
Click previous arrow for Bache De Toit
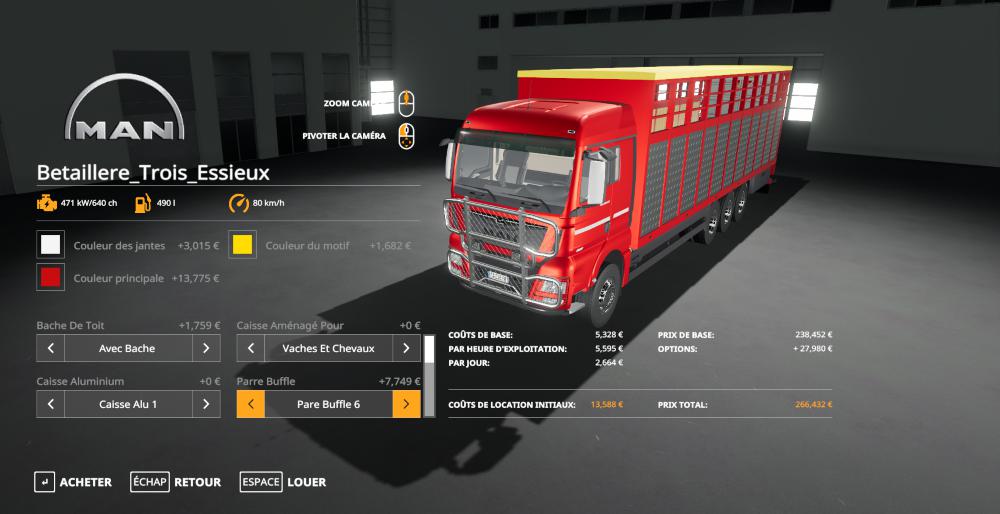coord(51,348)
